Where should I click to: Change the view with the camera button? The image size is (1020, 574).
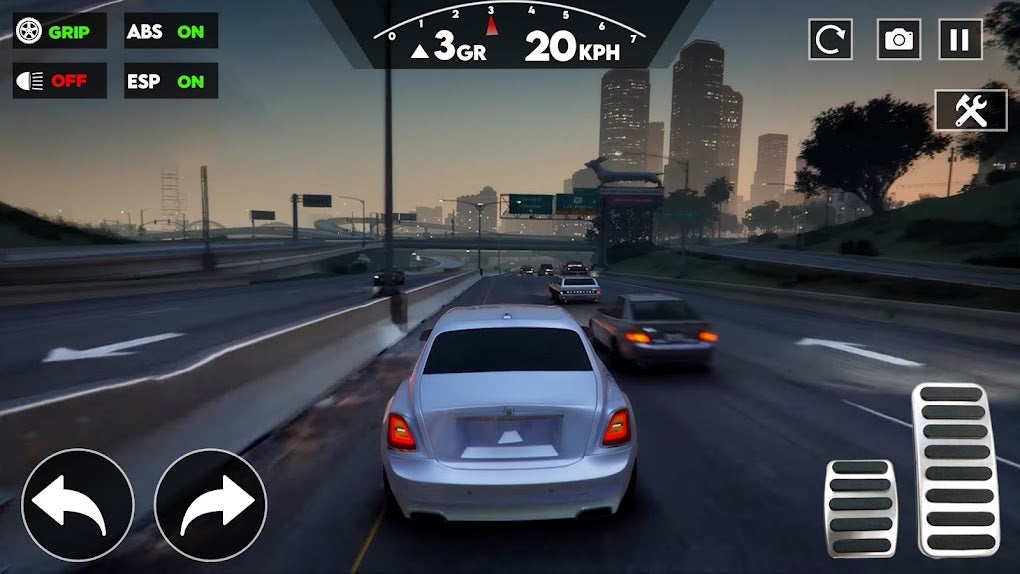click(899, 39)
